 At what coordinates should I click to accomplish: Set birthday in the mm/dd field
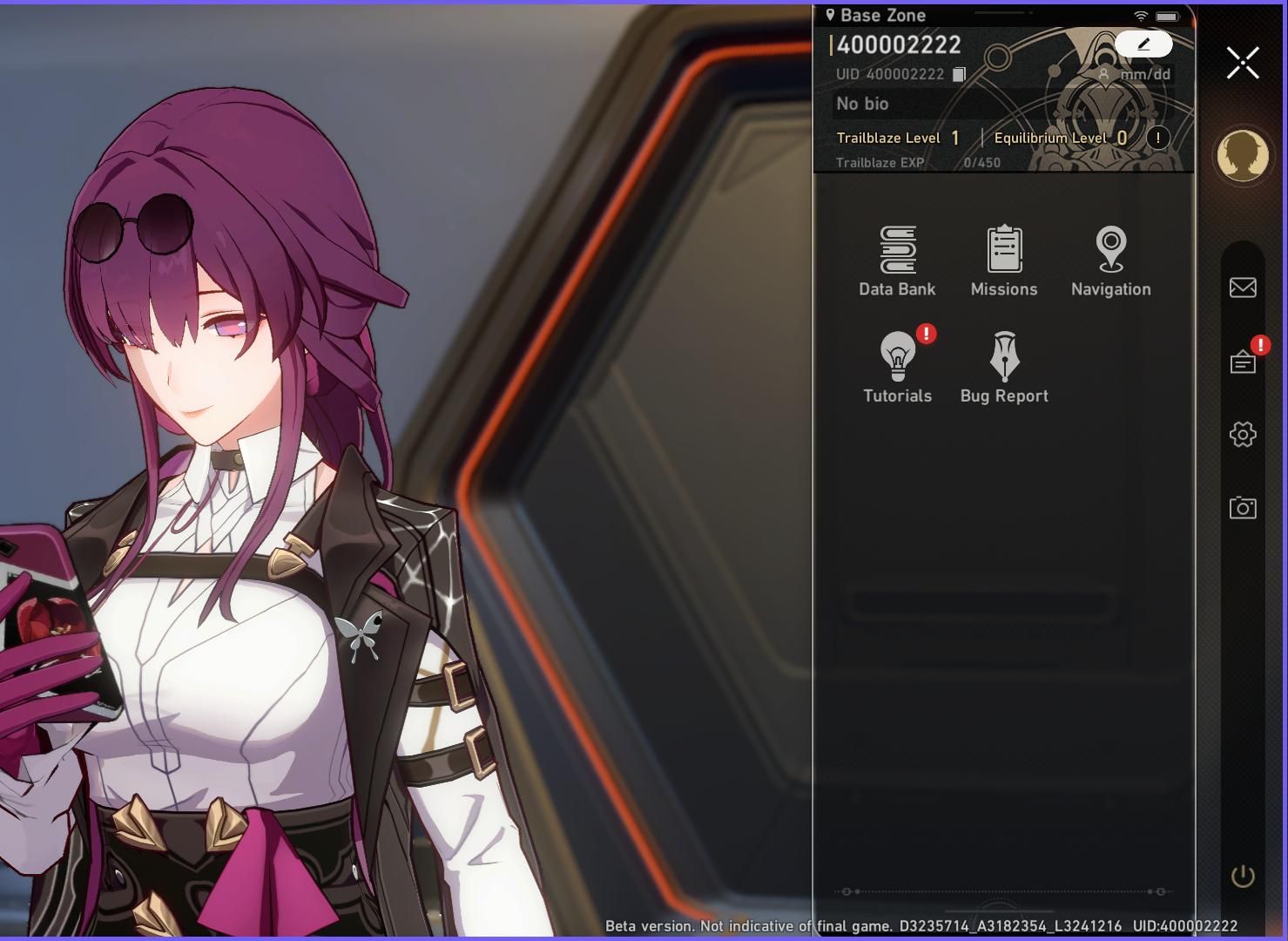(1144, 75)
